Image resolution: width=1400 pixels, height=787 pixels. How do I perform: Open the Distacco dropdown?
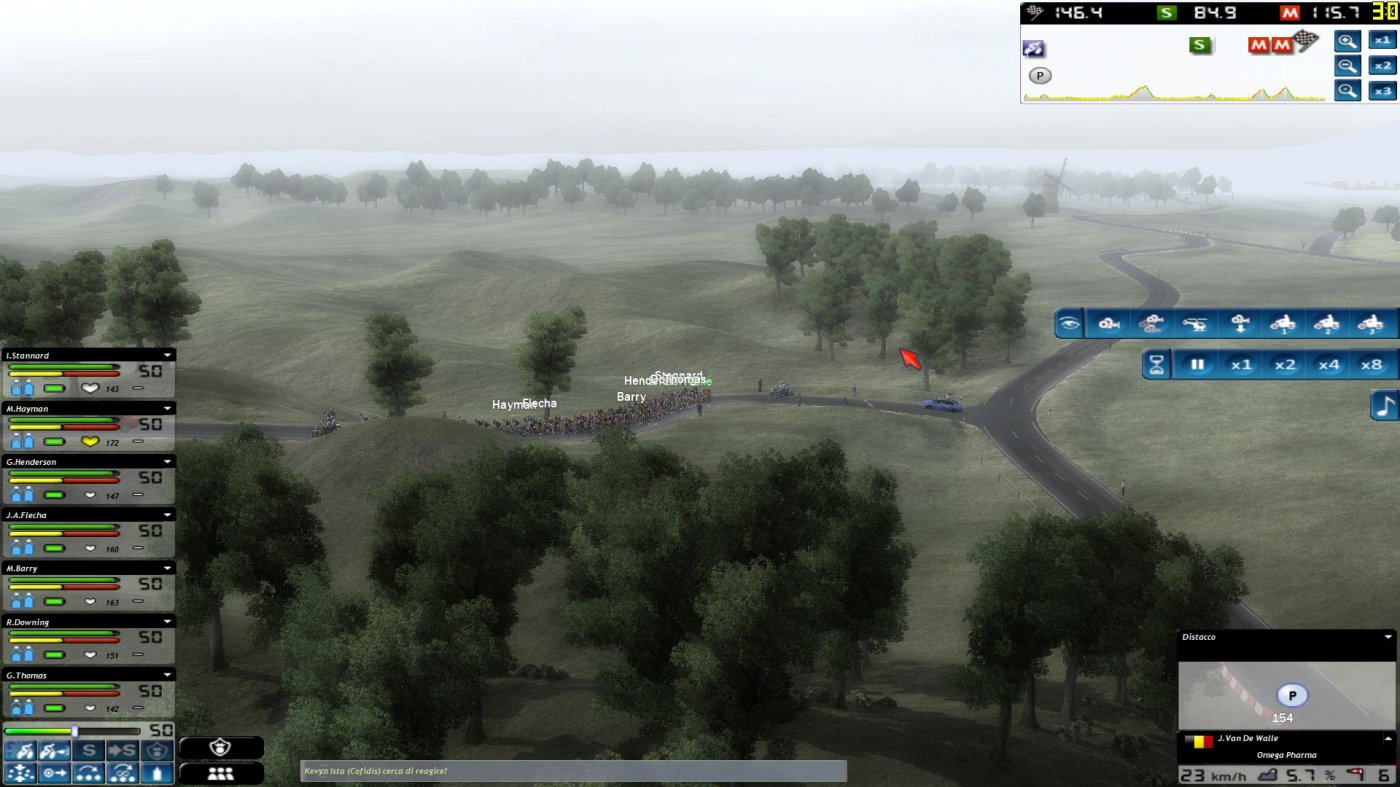[1390, 637]
